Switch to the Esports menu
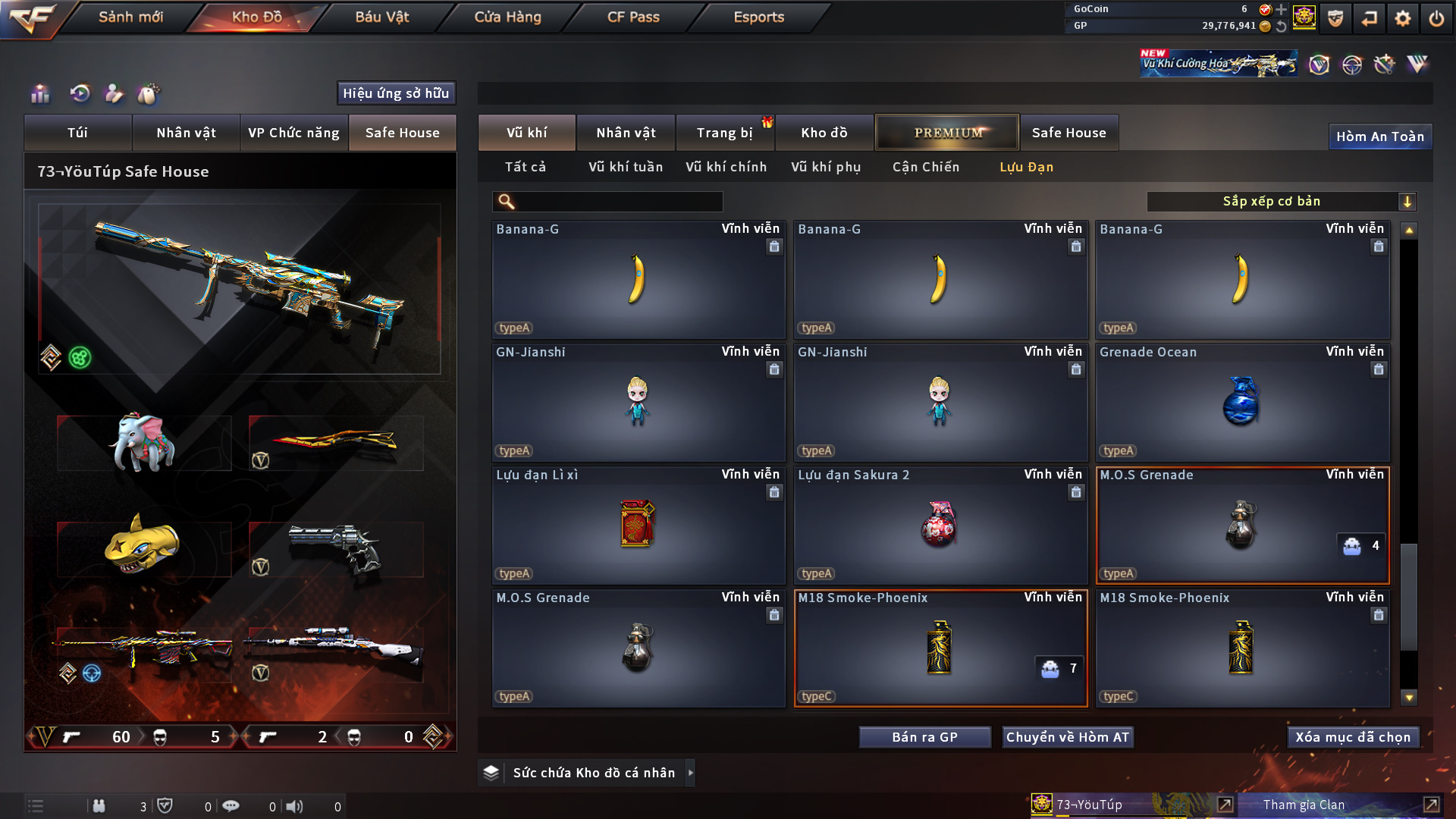This screenshot has width=1456, height=819. pyautogui.click(x=758, y=17)
